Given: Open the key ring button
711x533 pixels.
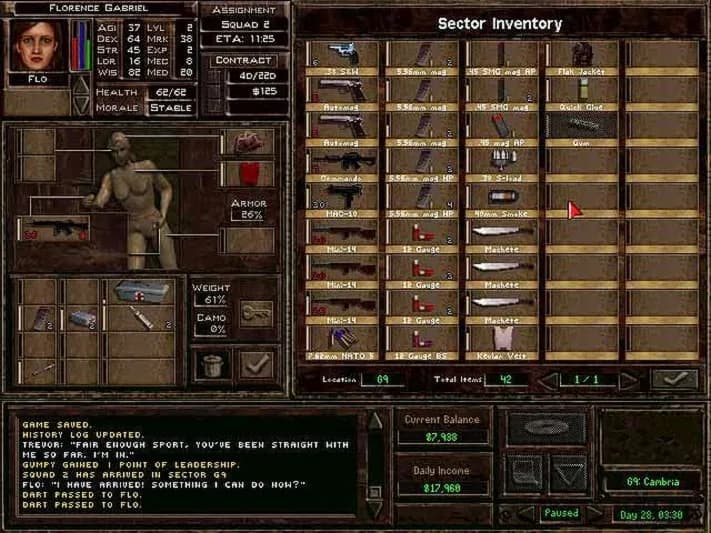Looking at the screenshot, I should 255,313.
